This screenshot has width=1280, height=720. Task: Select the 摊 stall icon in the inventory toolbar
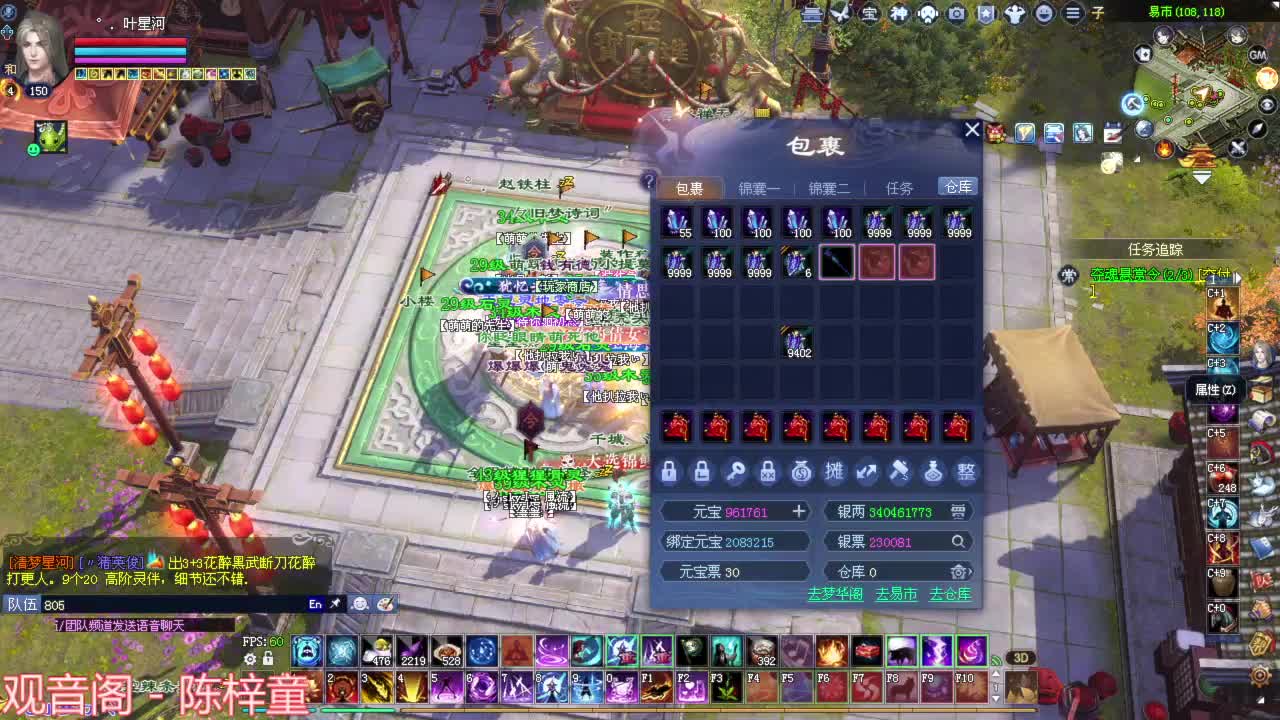click(x=835, y=472)
